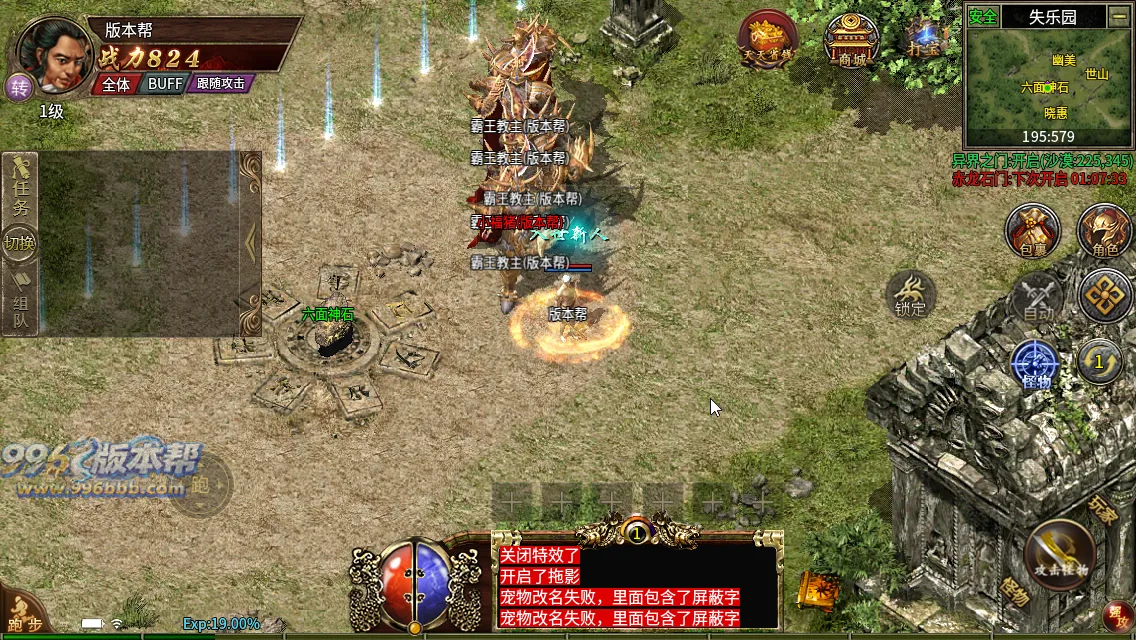Toggle 自动 auto-combat

point(1038,298)
